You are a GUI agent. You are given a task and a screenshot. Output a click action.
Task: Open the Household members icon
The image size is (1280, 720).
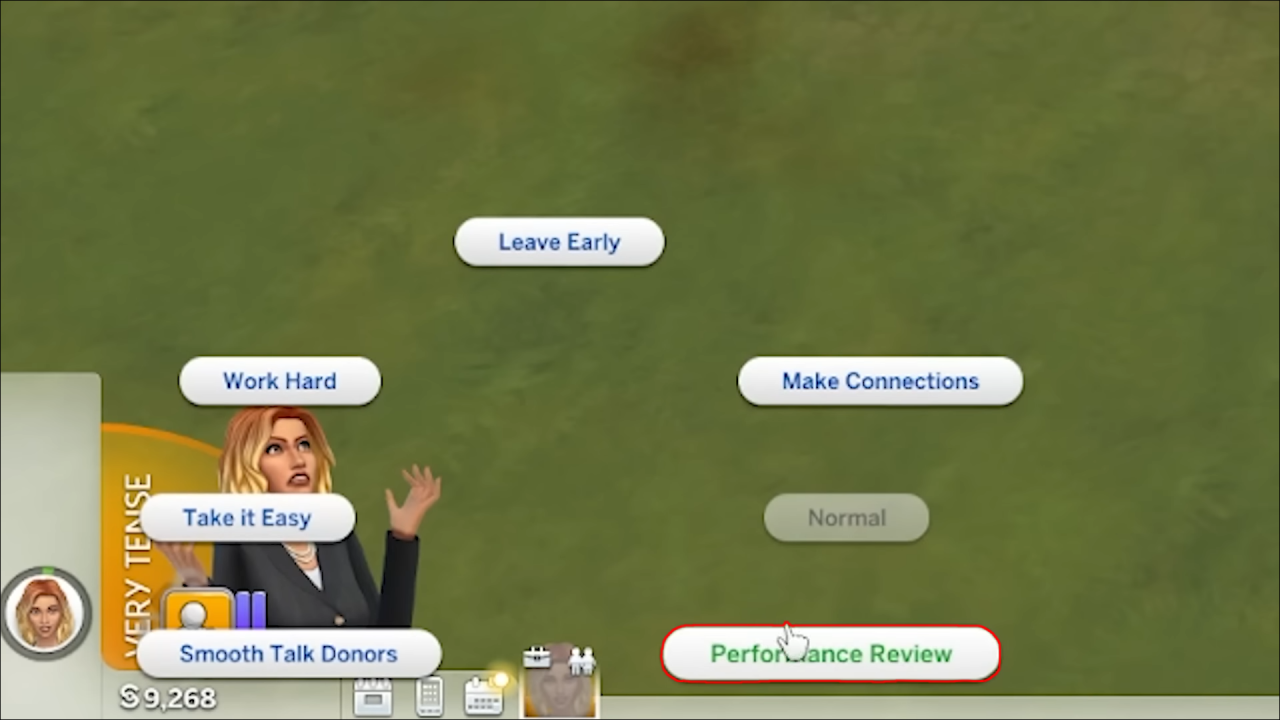[581, 659]
